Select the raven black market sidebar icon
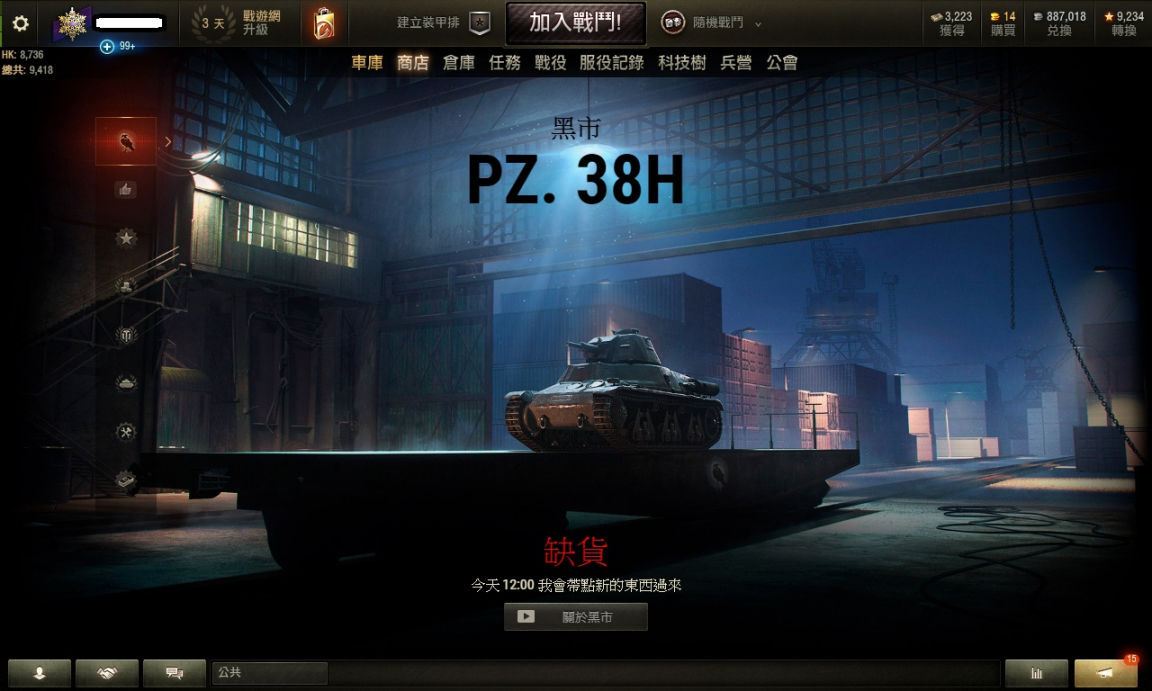The width and height of the screenshot is (1152, 691). click(x=126, y=141)
